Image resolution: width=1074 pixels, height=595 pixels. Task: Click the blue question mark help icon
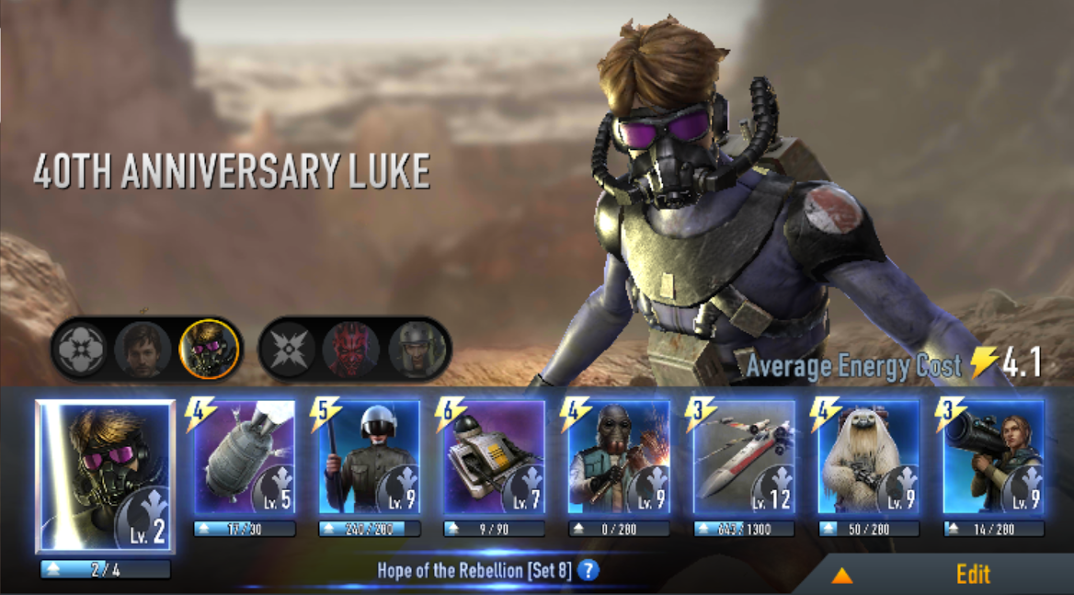click(x=589, y=571)
